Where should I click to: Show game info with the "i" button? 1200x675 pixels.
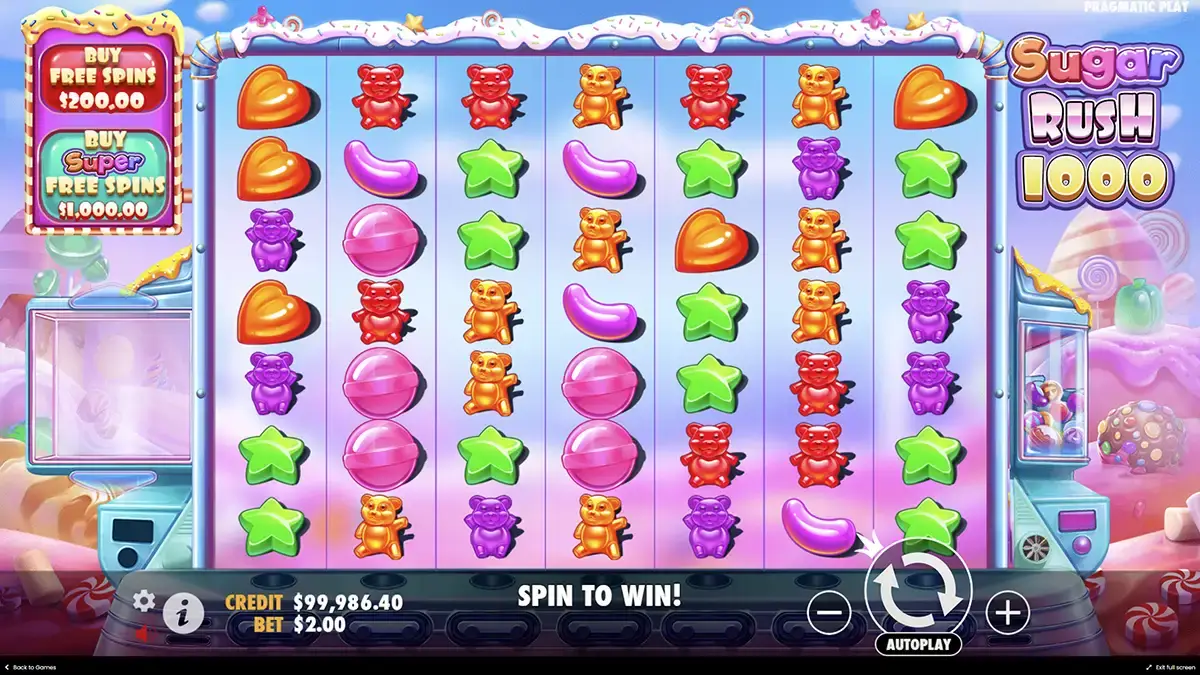183,613
